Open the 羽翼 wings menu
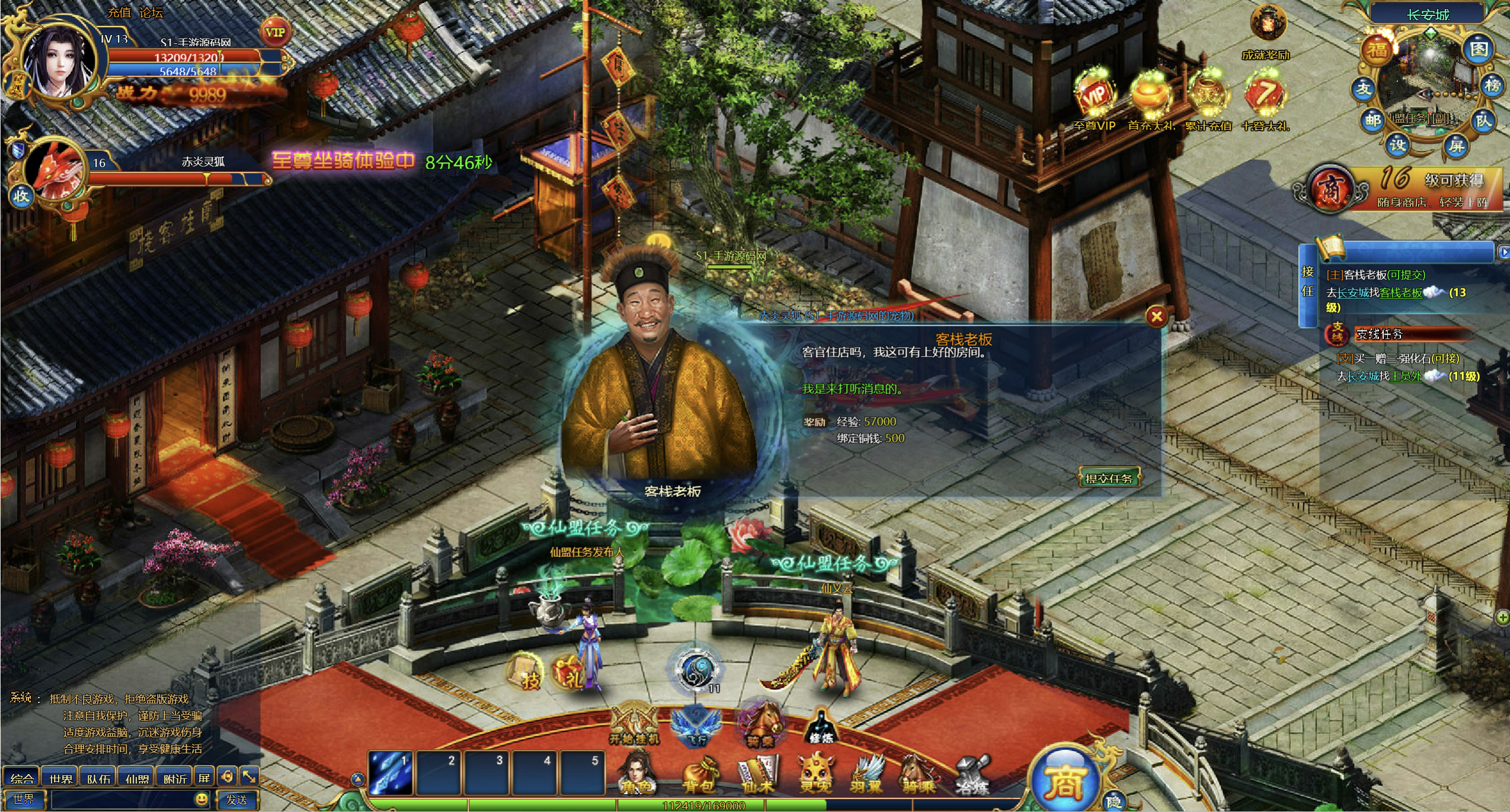This screenshot has width=1510, height=812. point(867,774)
